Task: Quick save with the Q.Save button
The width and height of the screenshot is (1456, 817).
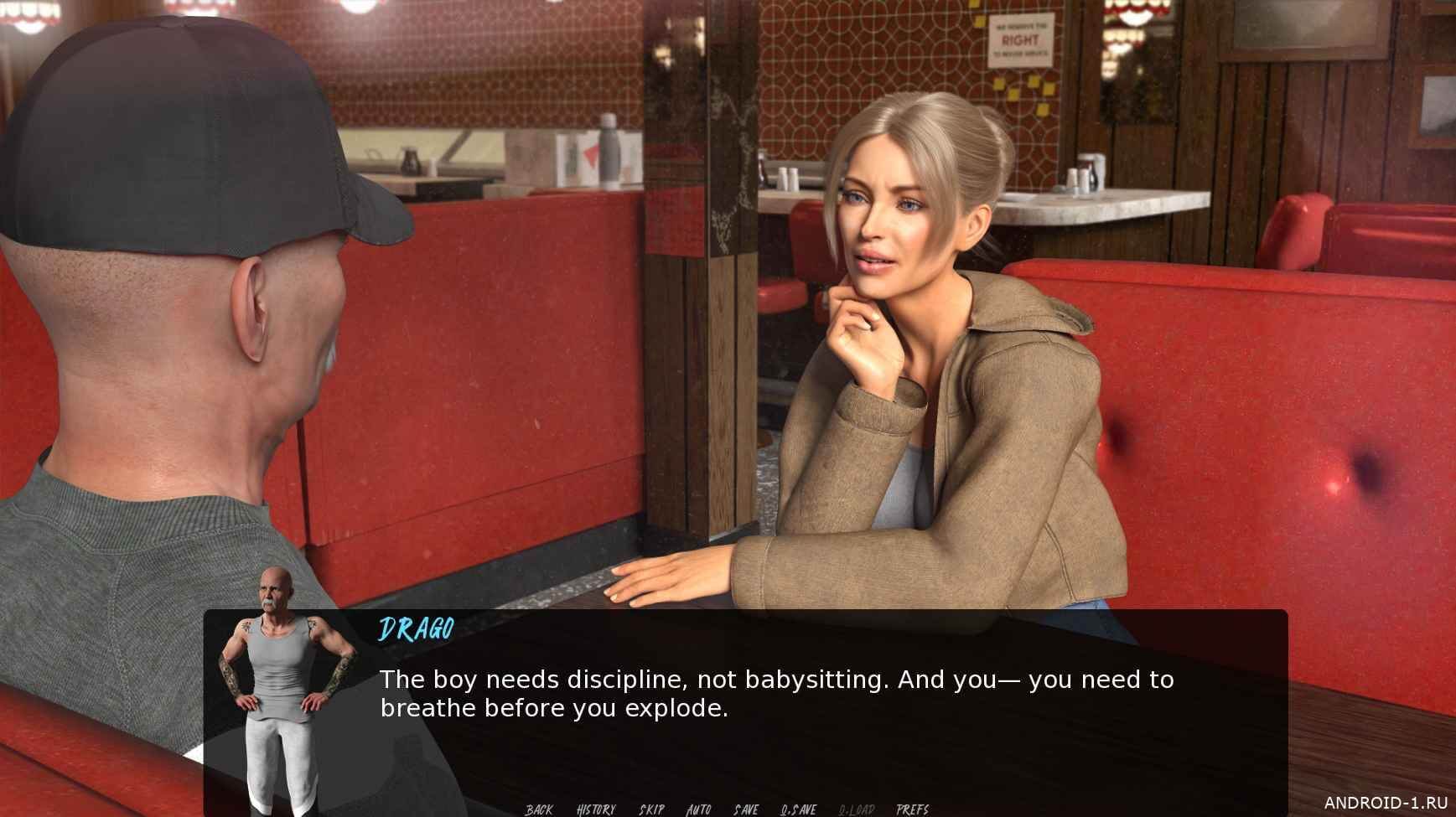Action: [x=798, y=809]
